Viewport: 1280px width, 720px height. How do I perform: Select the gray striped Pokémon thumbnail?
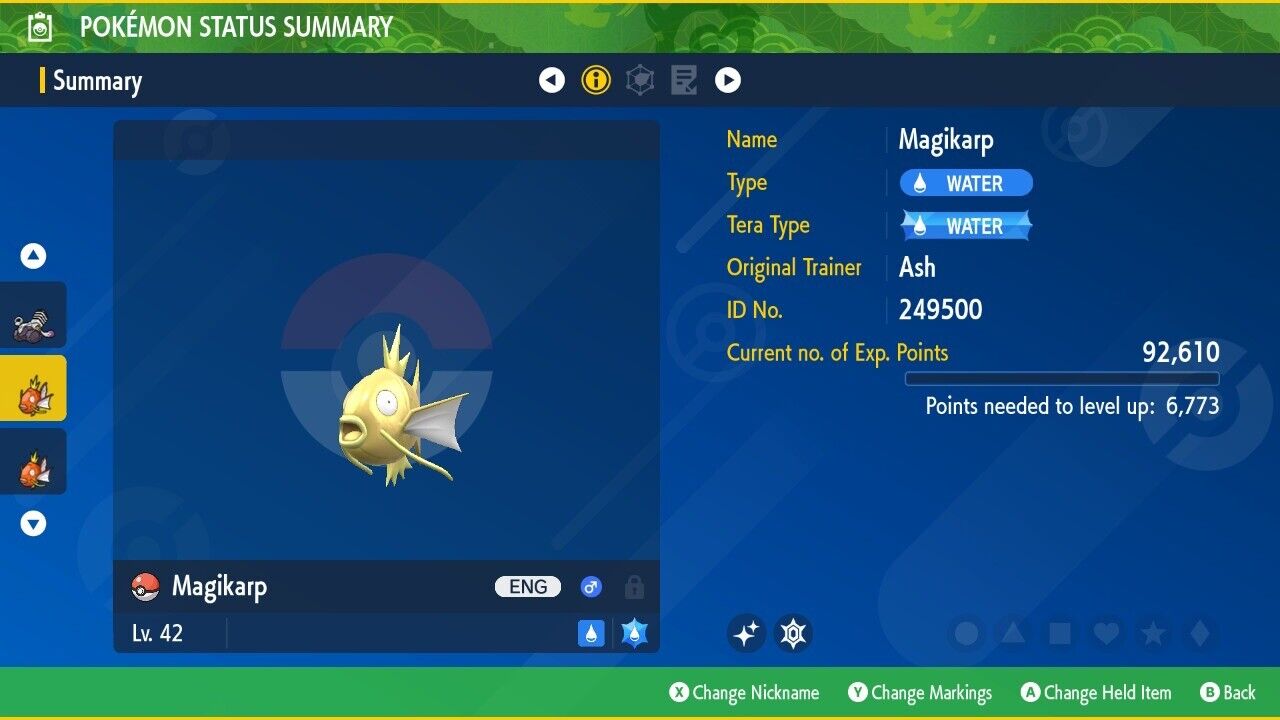pyautogui.click(x=33, y=316)
